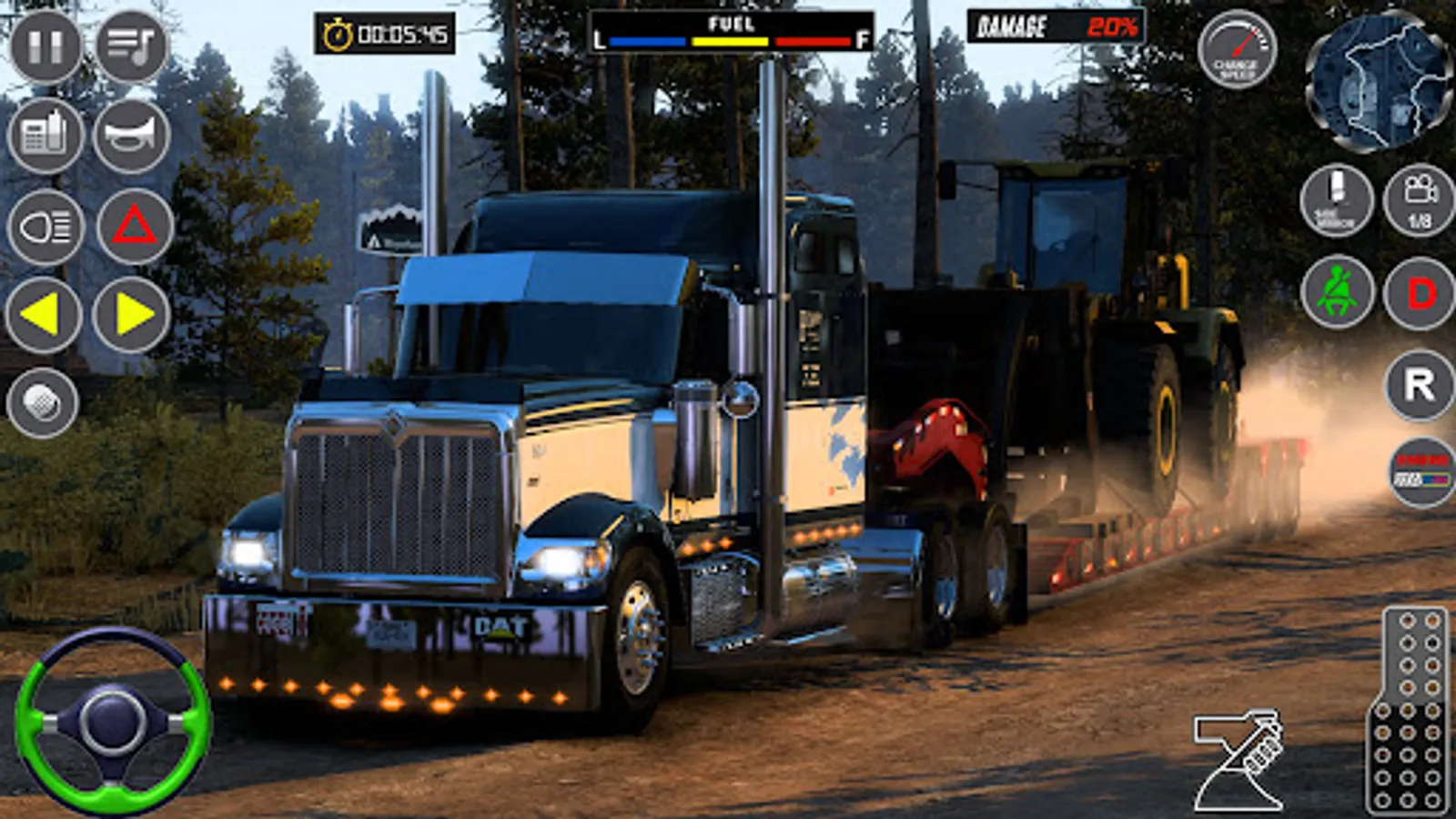1456x819 pixels.
Task: Turn on the hazard warning lights
Action: (134, 227)
